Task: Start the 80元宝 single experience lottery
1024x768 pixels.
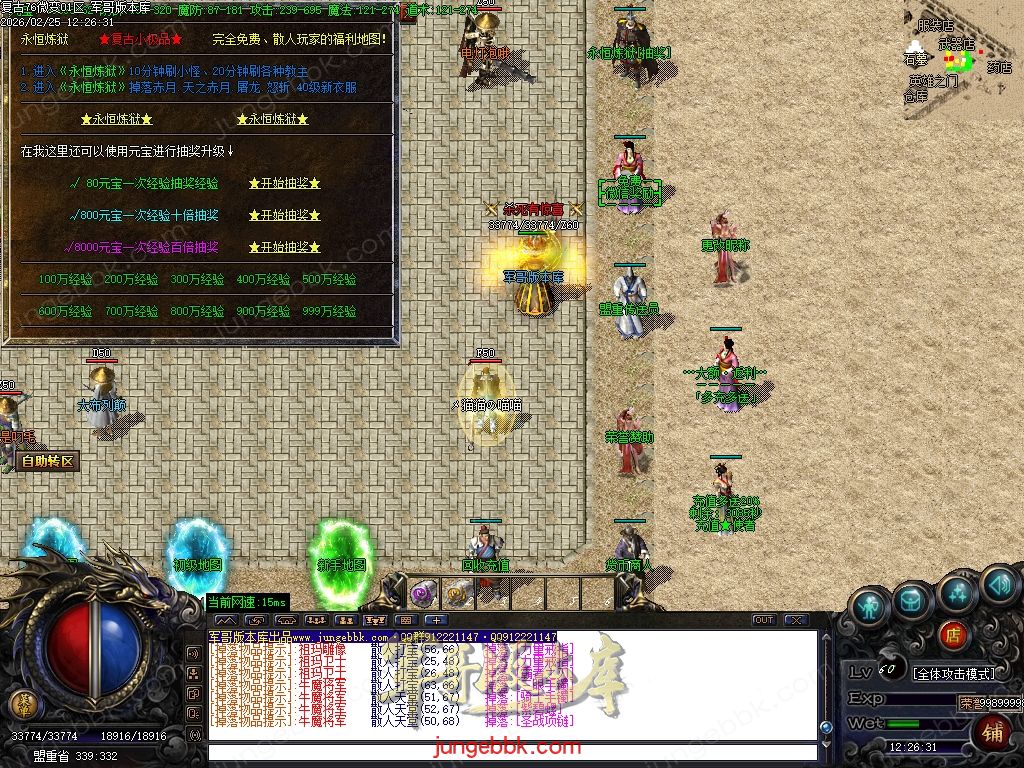Action: pos(284,184)
